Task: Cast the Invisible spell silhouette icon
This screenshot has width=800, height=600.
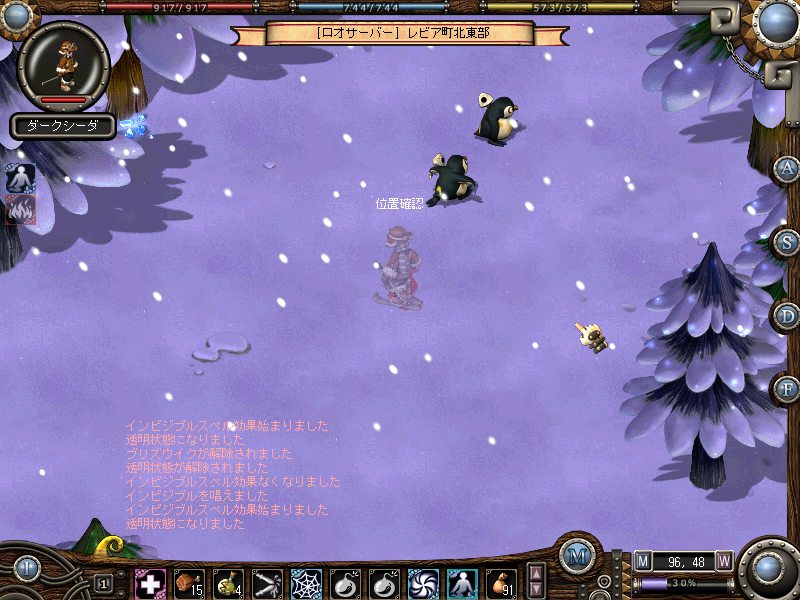Action: point(462,583)
